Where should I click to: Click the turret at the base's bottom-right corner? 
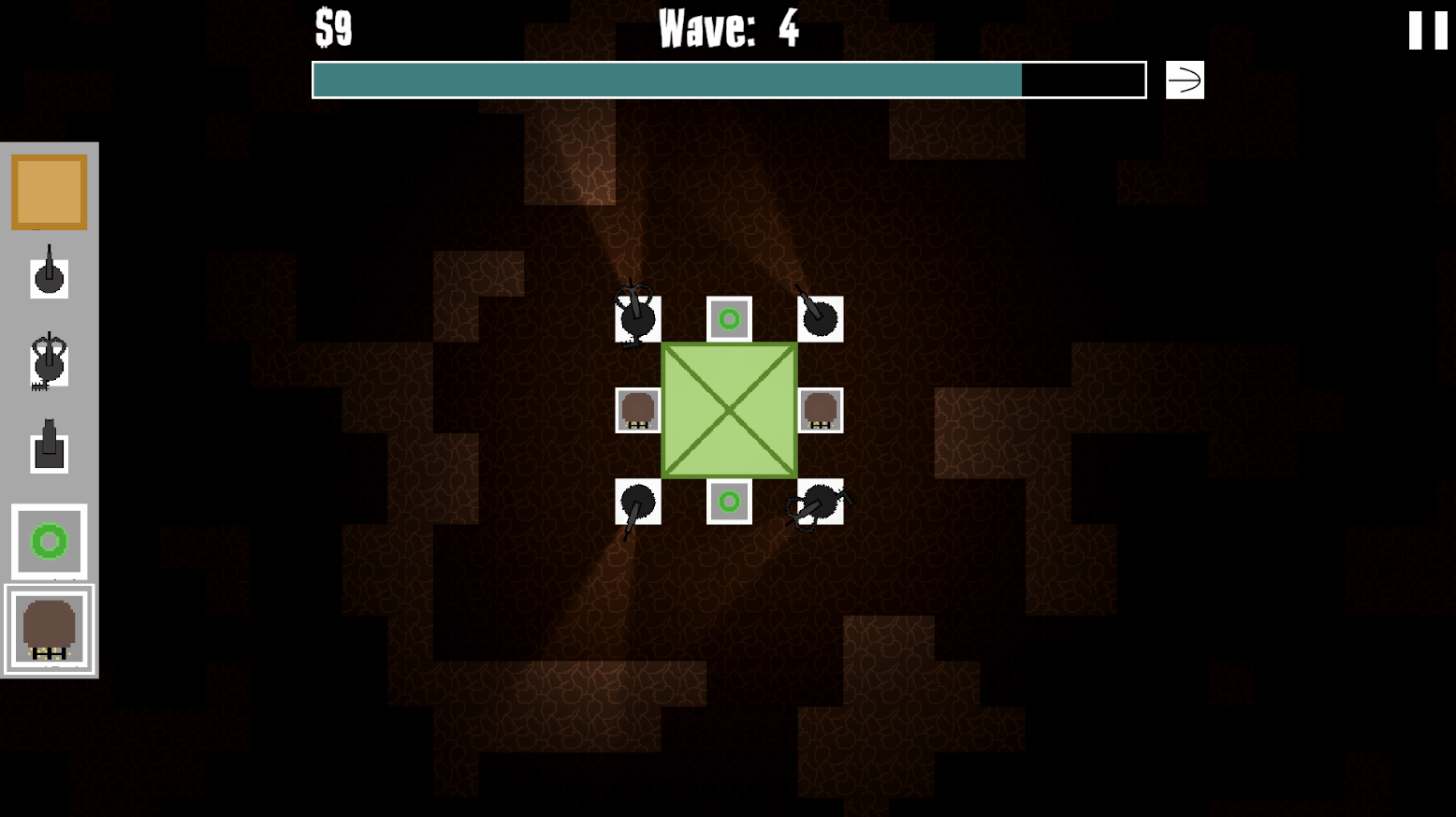pos(821,503)
